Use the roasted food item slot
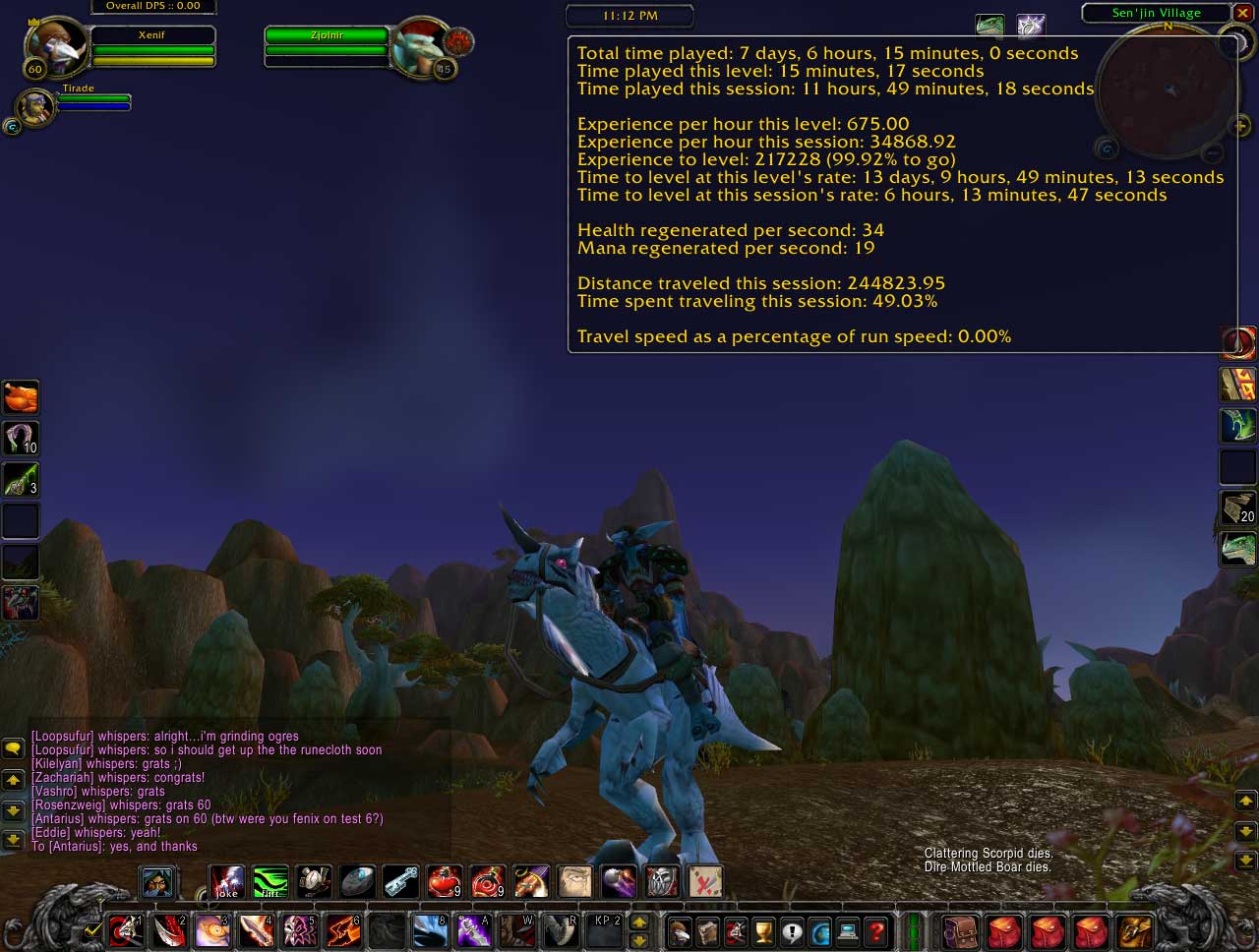This screenshot has width=1259, height=952. point(21,397)
